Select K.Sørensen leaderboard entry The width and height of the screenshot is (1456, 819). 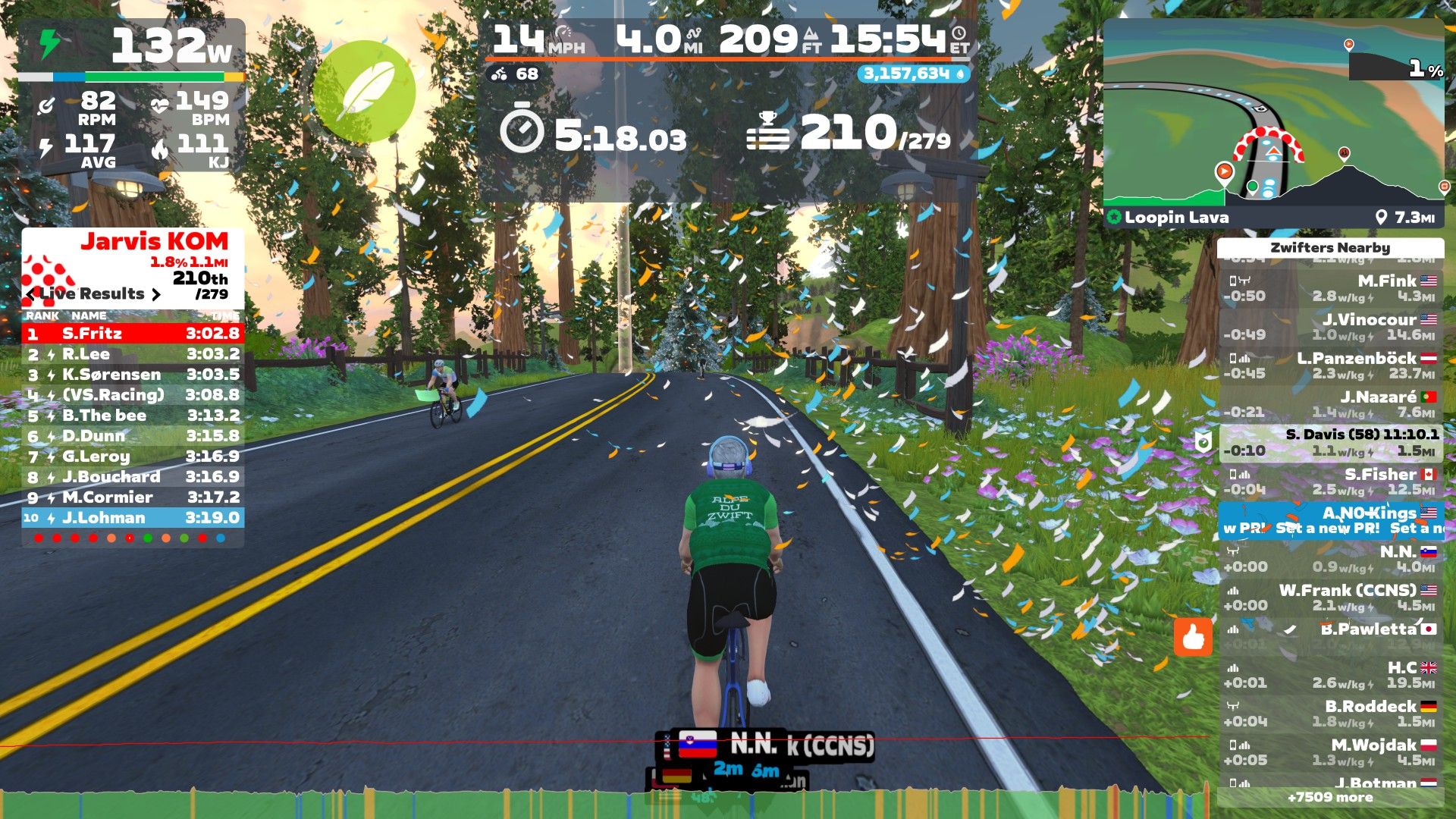[x=133, y=375]
